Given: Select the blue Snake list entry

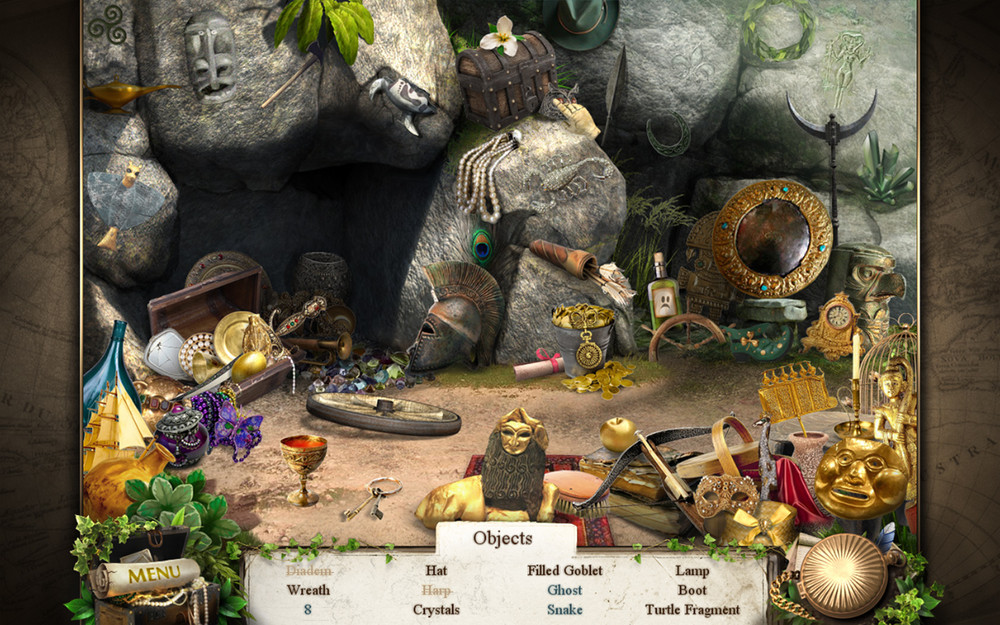Looking at the screenshot, I should point(565,609).
